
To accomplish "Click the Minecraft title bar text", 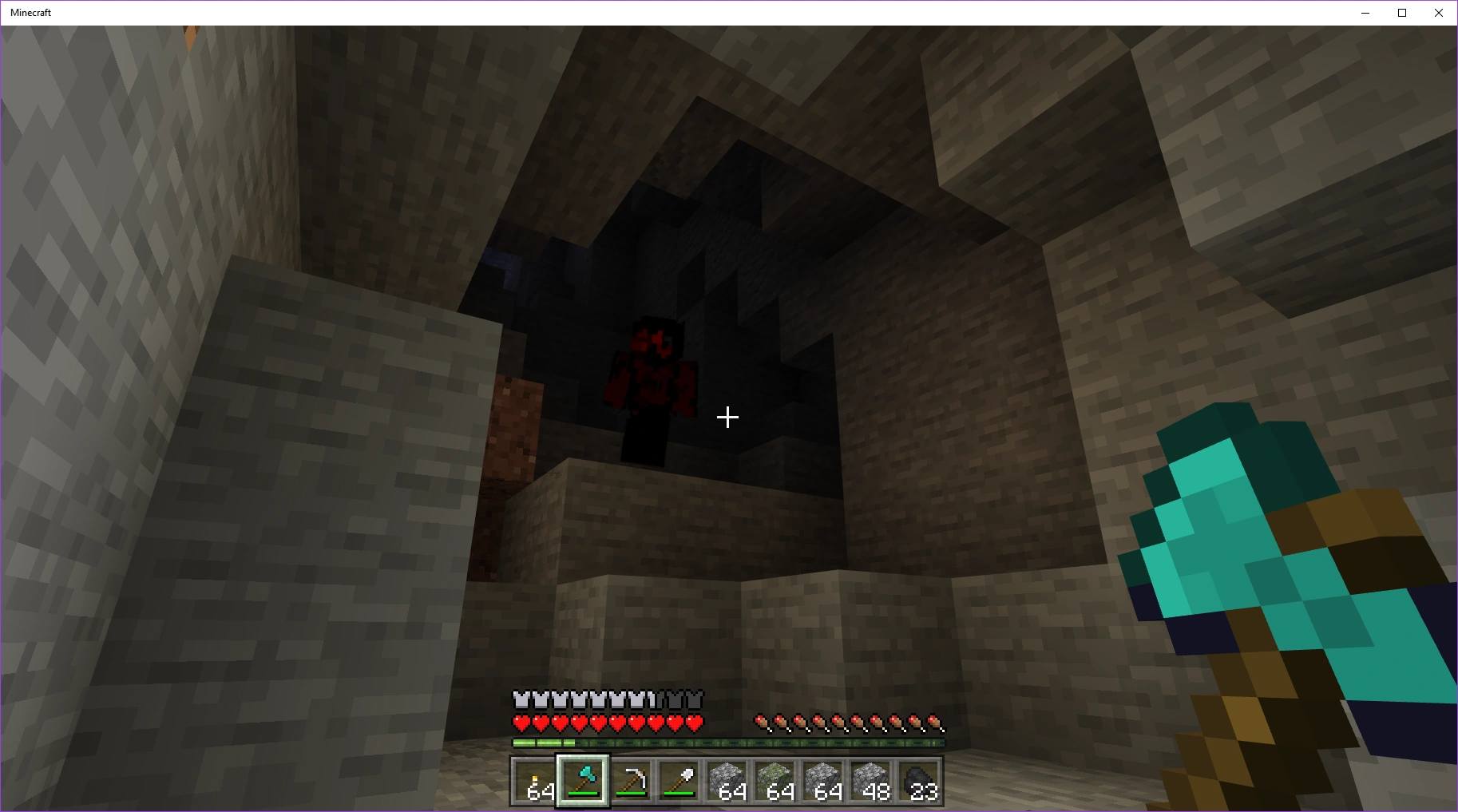I will [30, 12].
